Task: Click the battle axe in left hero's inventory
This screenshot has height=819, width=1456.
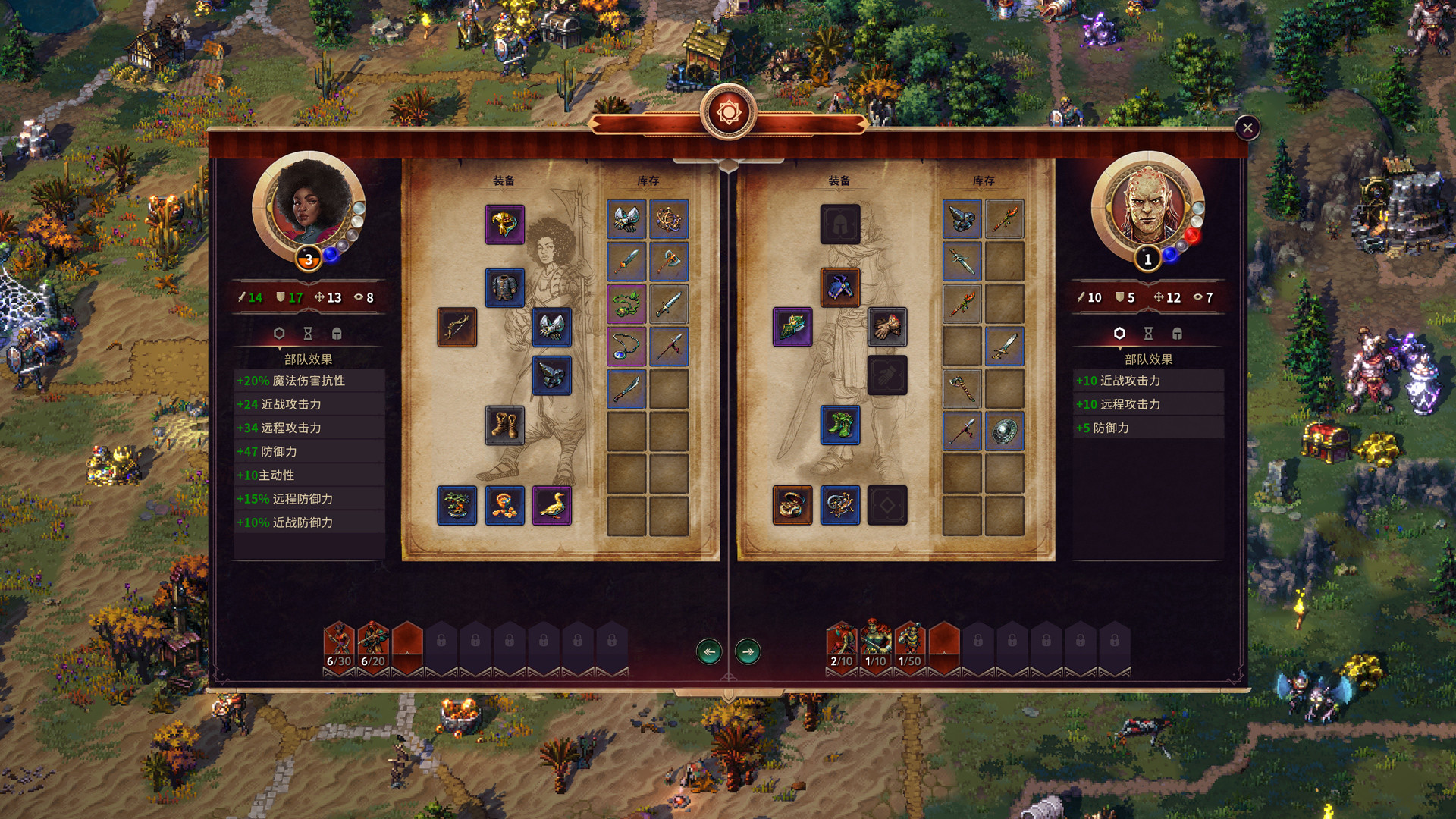Action: pyautogui.click(x=669, y=260)
